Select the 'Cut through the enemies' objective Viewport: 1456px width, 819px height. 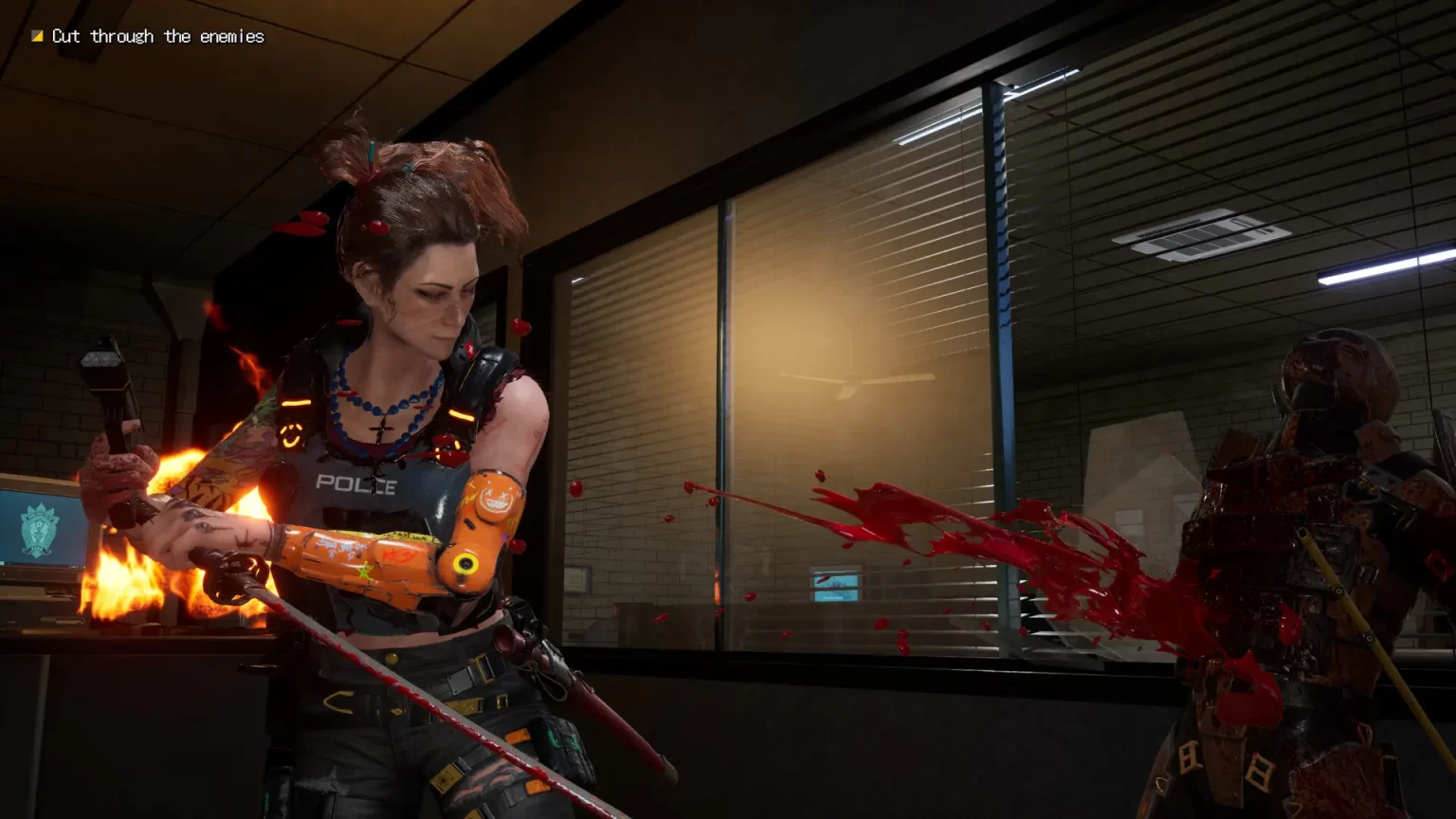(x=157, y=36)
